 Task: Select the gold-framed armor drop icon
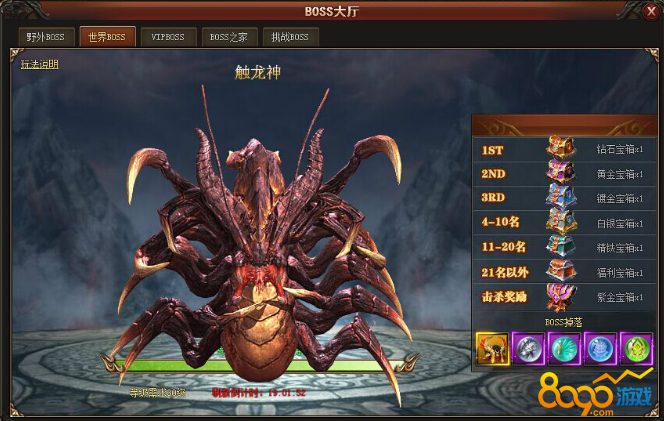pos(493,349)
